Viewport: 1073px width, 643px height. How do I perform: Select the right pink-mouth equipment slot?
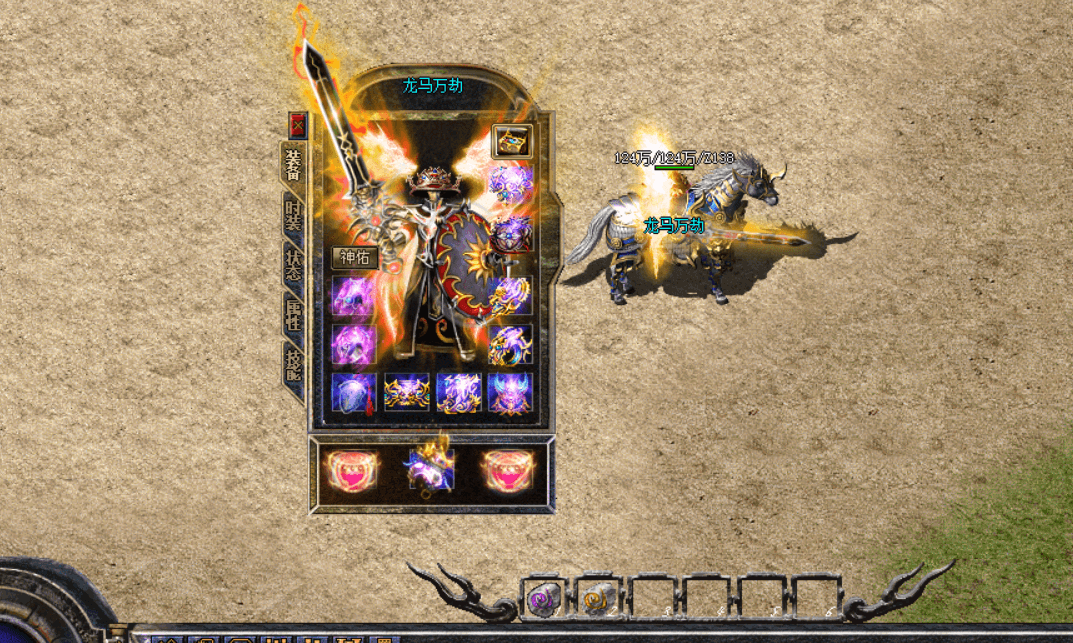tap(511, 470)
